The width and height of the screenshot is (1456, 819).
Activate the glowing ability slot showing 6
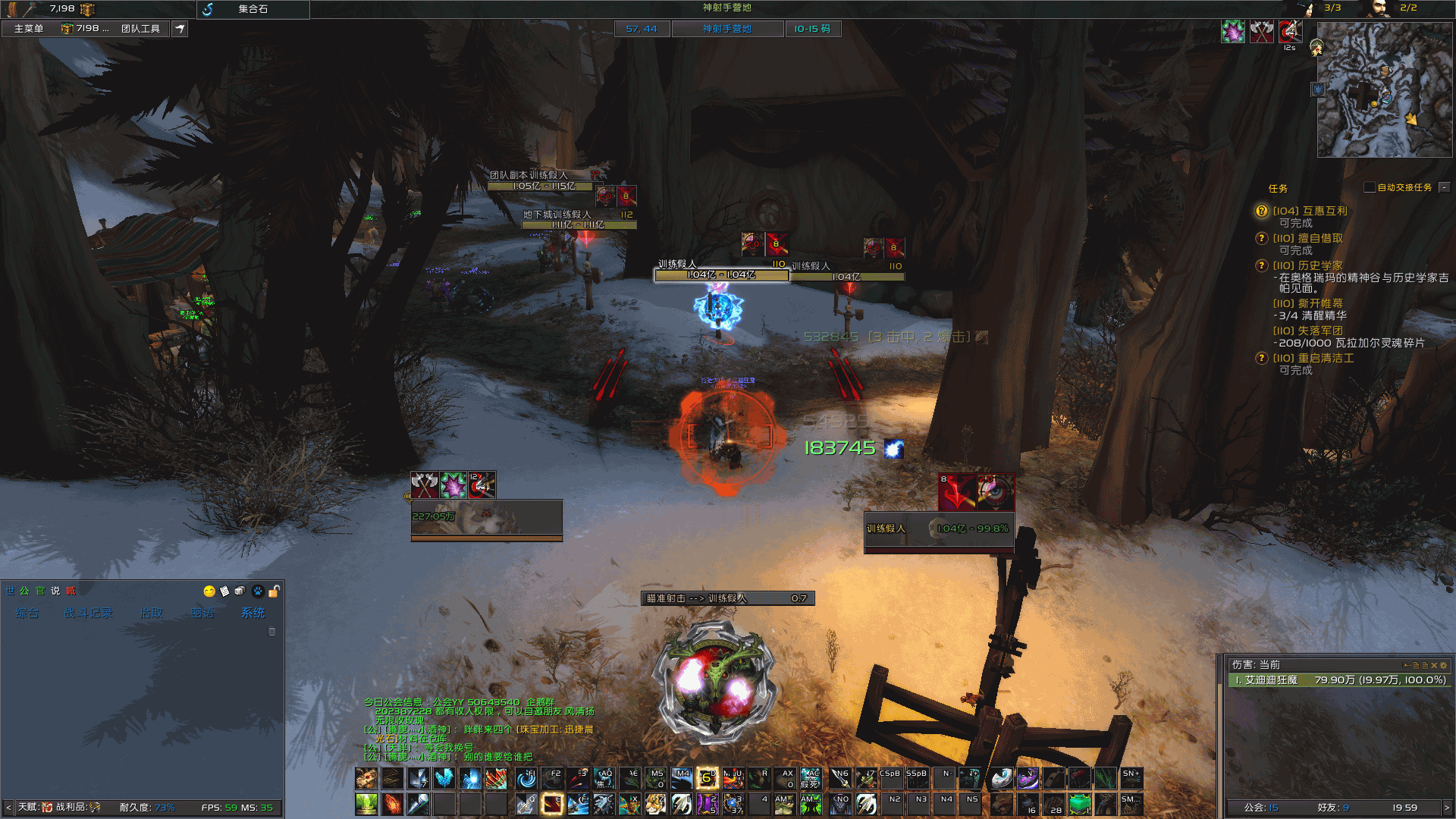(x=707, y=778)
